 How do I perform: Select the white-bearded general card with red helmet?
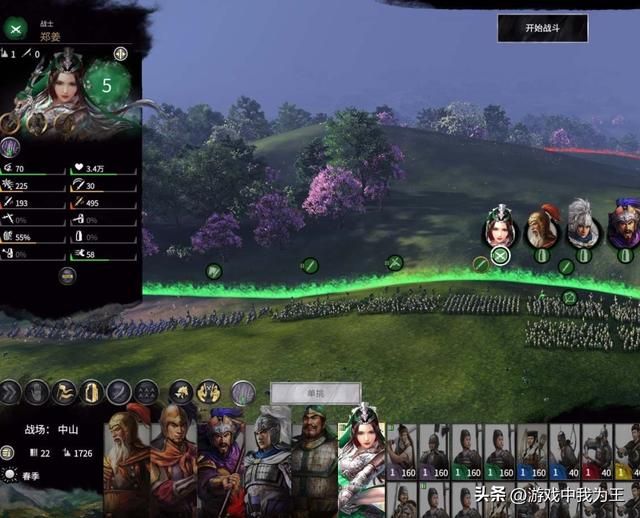[127, 458]
